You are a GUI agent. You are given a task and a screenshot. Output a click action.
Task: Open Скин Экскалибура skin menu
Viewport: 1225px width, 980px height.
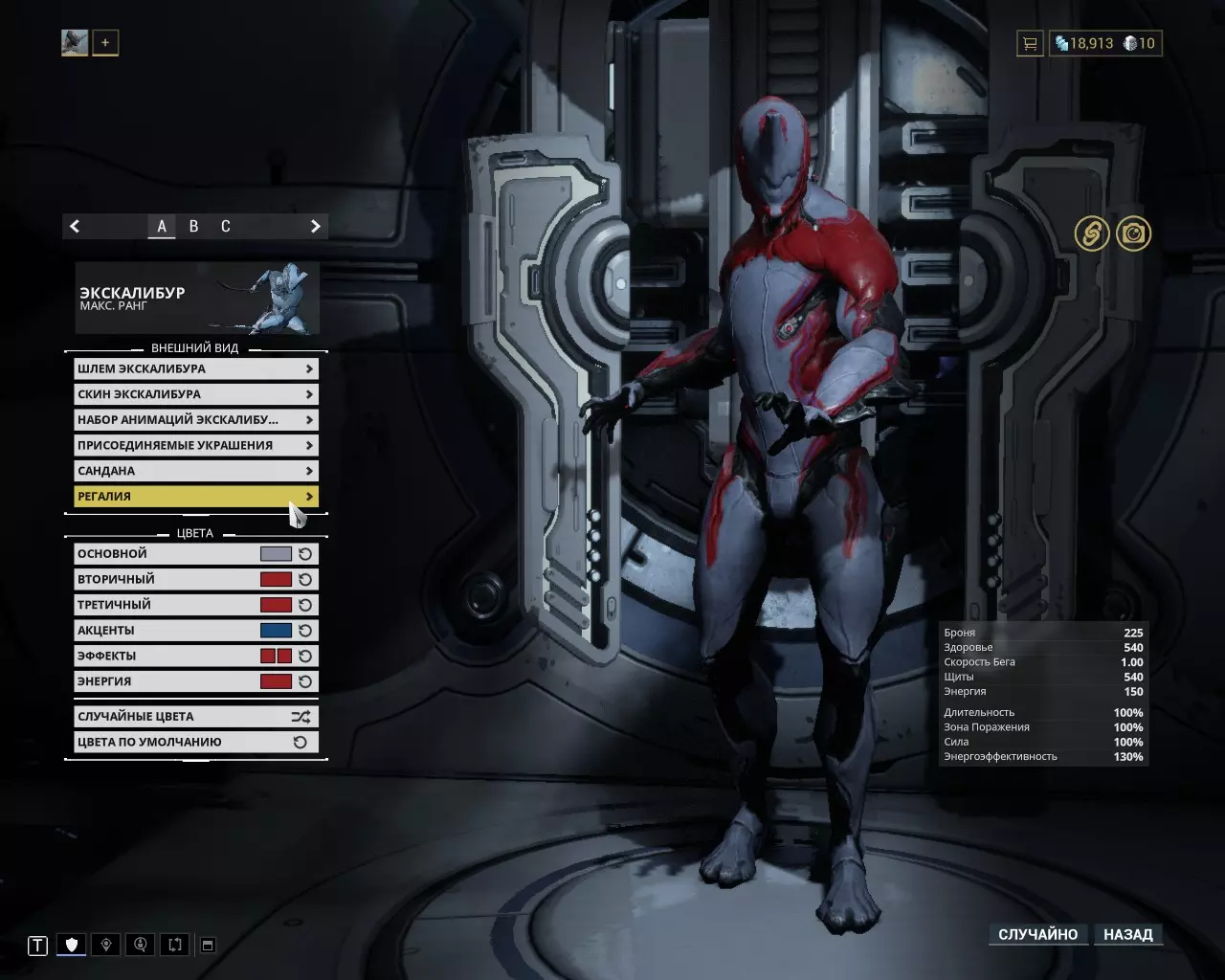[195, 394]
